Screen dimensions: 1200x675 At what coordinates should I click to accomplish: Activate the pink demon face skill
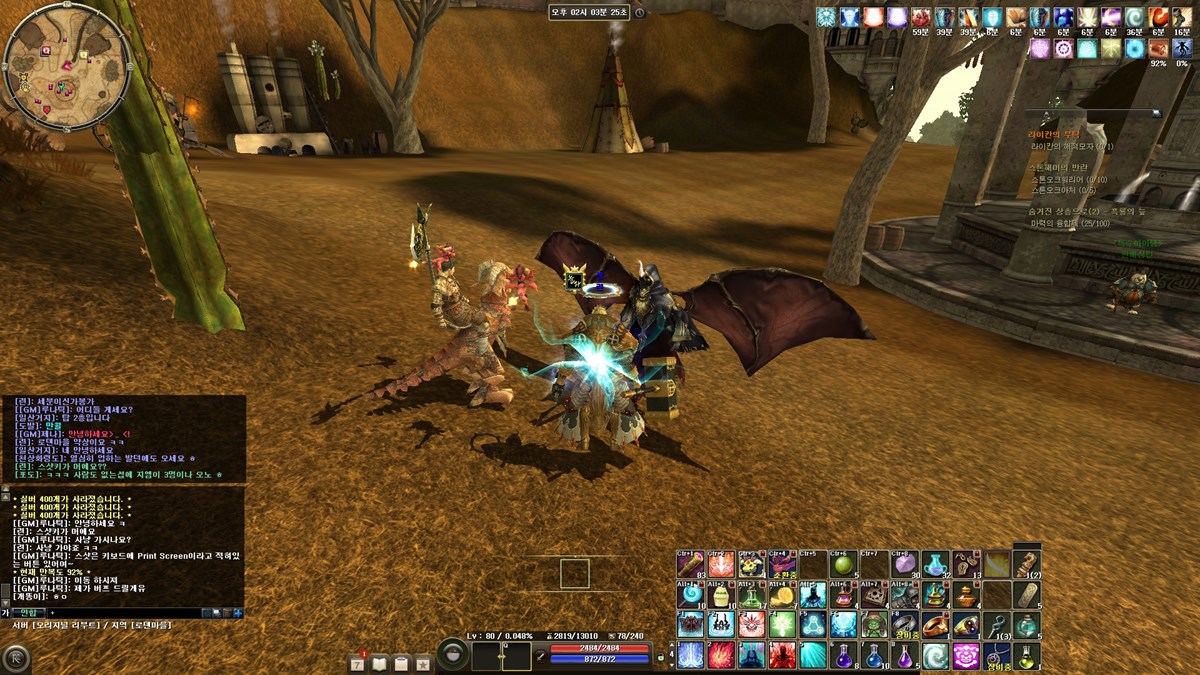[967, 656]
